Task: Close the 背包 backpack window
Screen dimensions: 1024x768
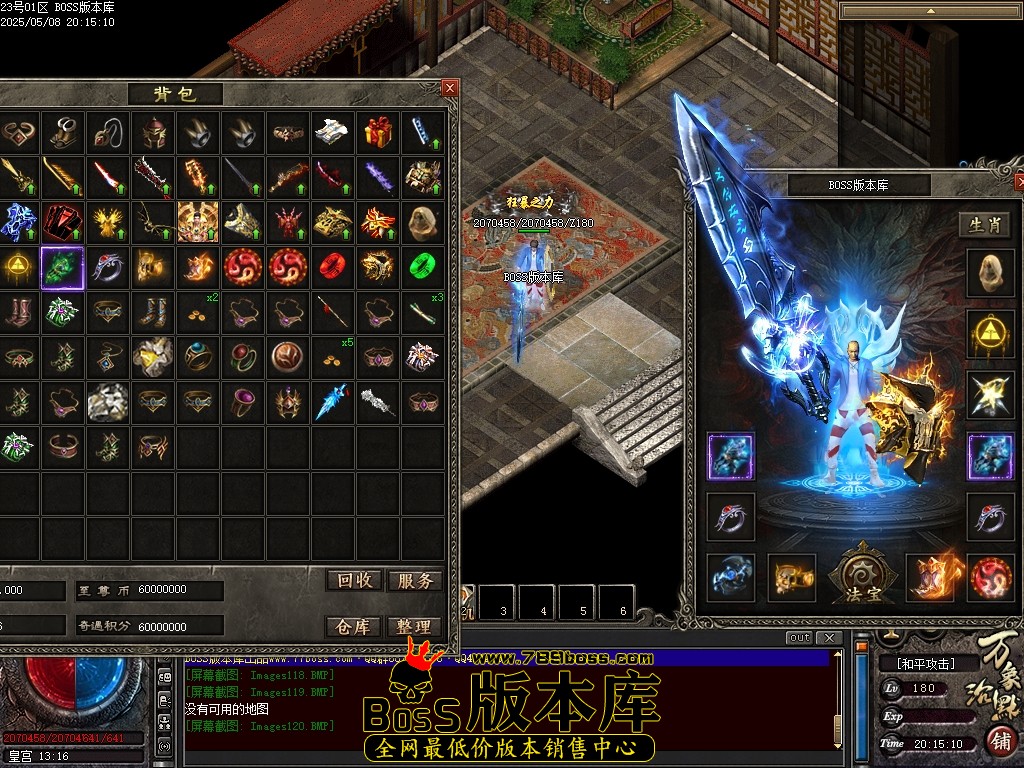Action: pyautogui.click(x=450, y=88)
